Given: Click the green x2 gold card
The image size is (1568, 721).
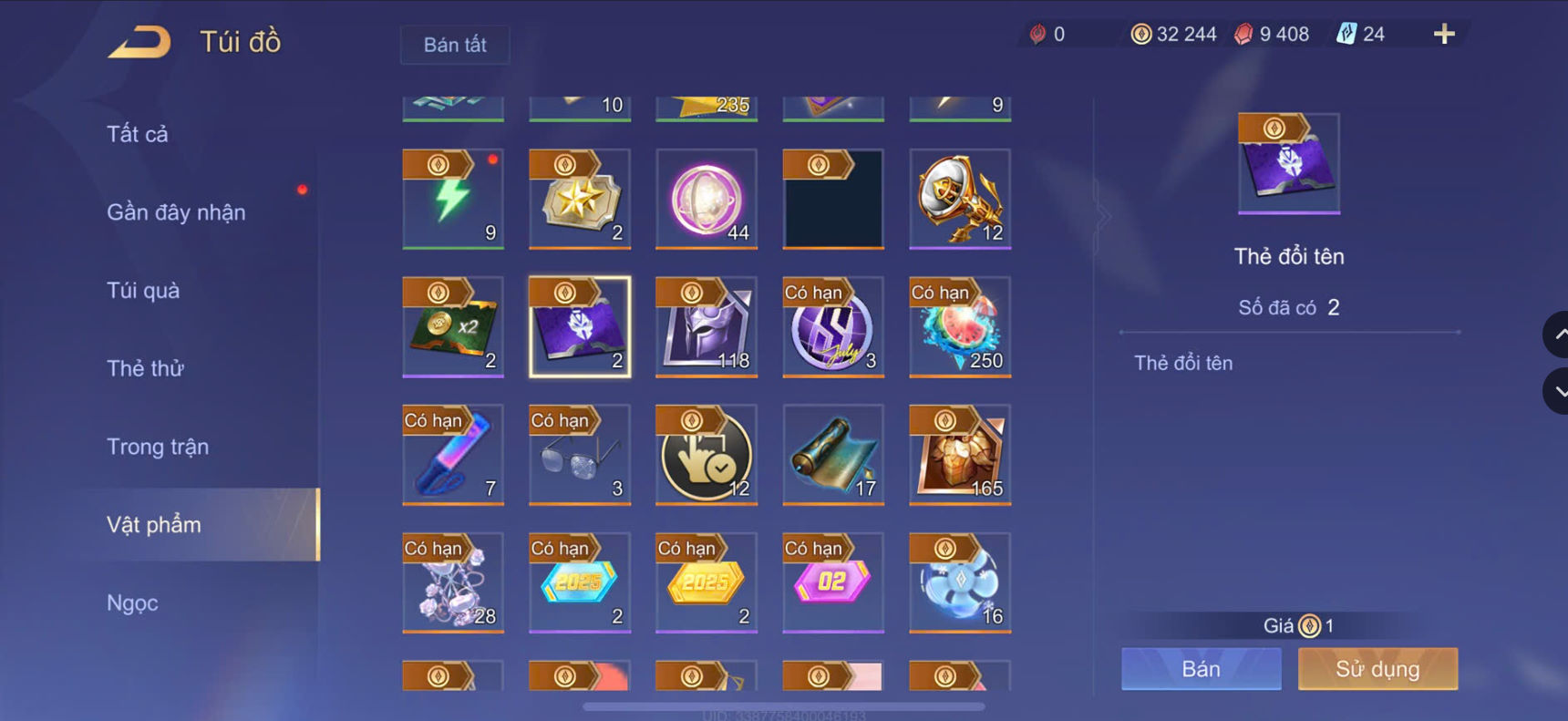Looking at the screenshot, I should coord(453,326).
